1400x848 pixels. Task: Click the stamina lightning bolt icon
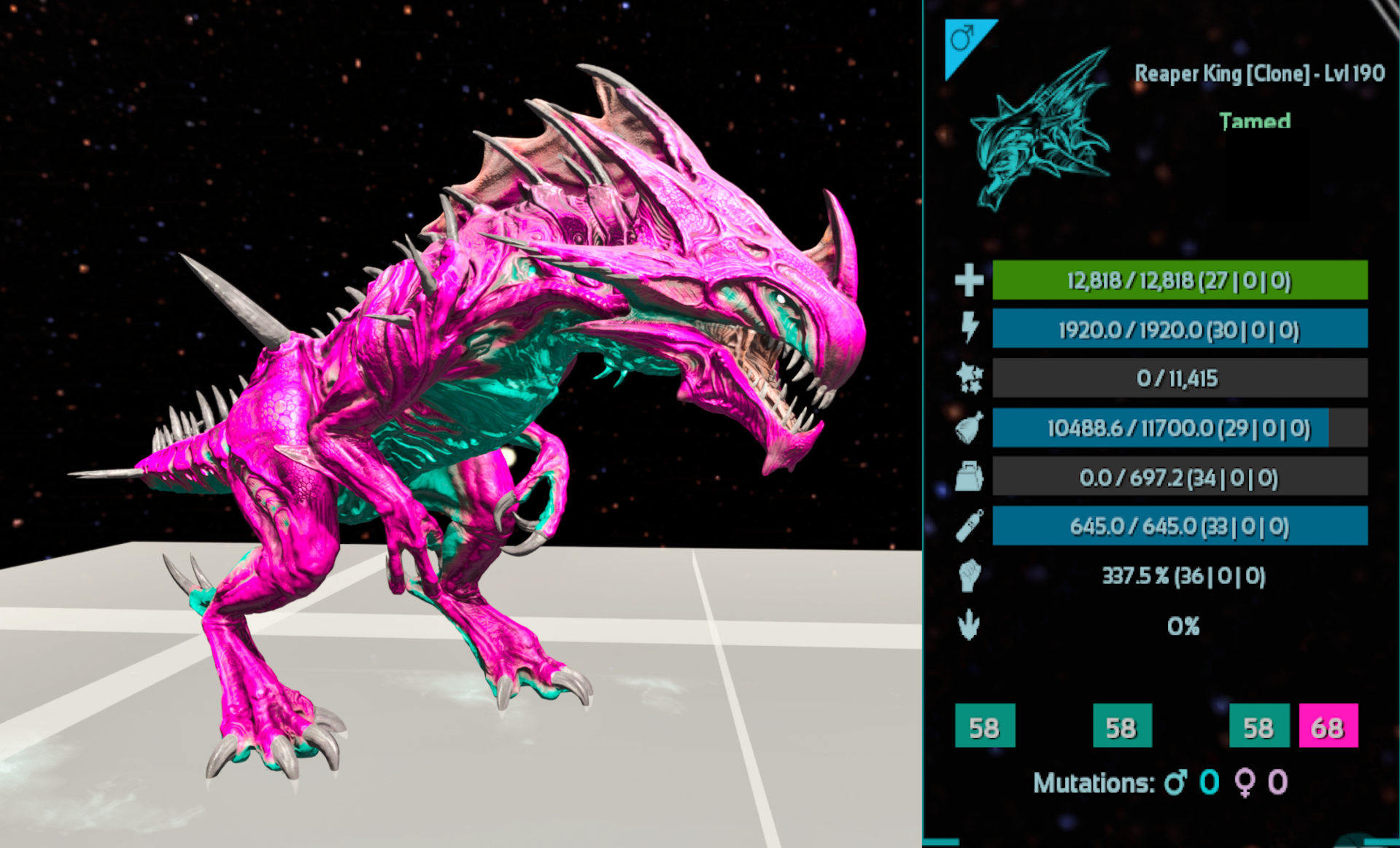[x=969, y=328]
